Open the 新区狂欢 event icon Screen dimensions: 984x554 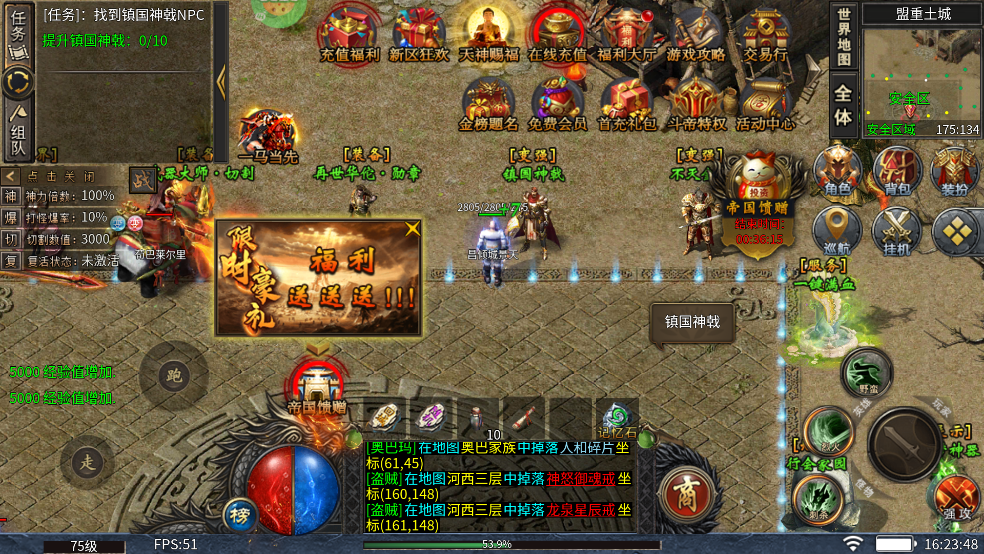pos(418,33)
